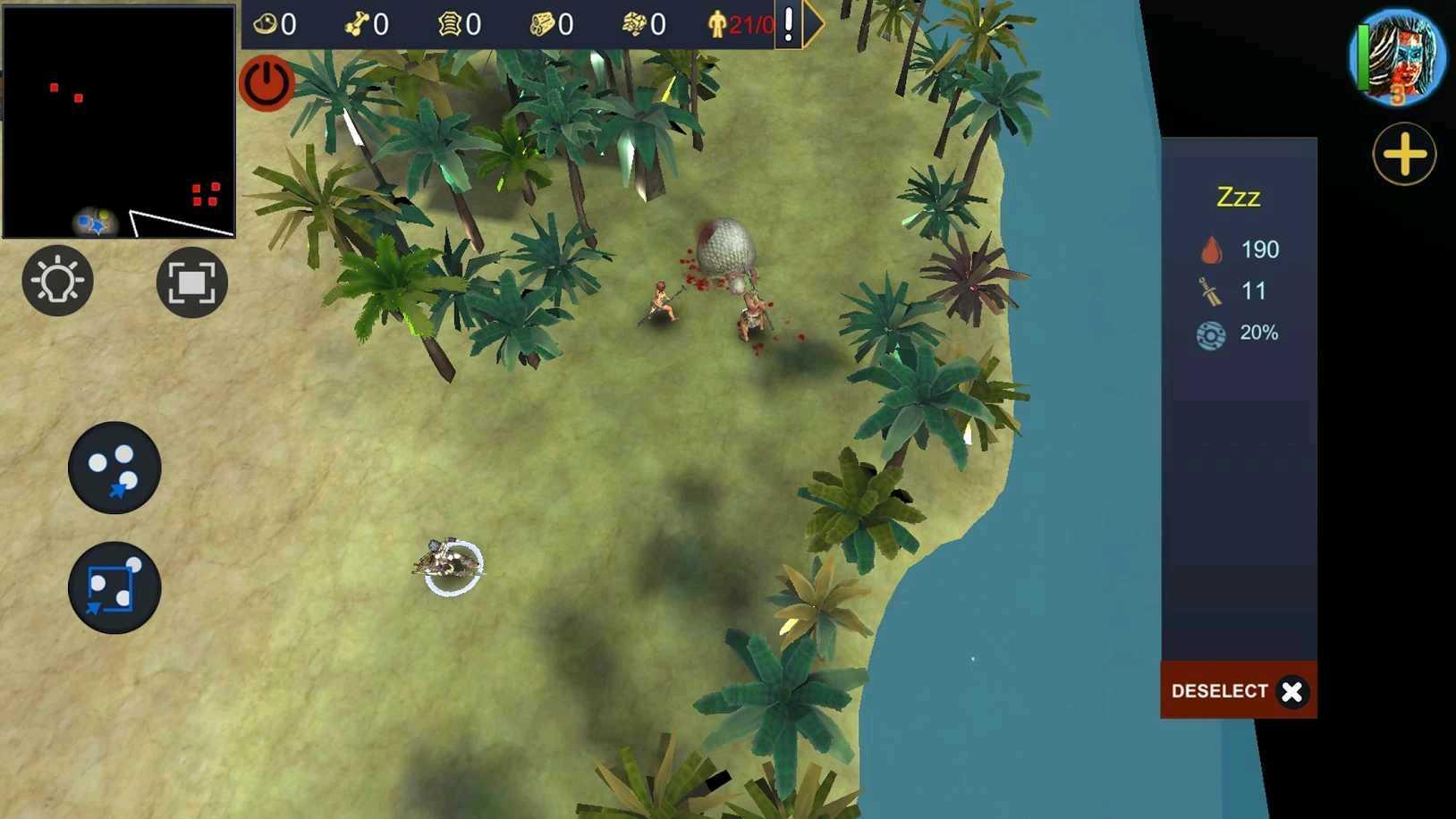This screenshot has height=819, width=1456.
Task: Open the exclamation alert notification
Action: pos(787,22)
